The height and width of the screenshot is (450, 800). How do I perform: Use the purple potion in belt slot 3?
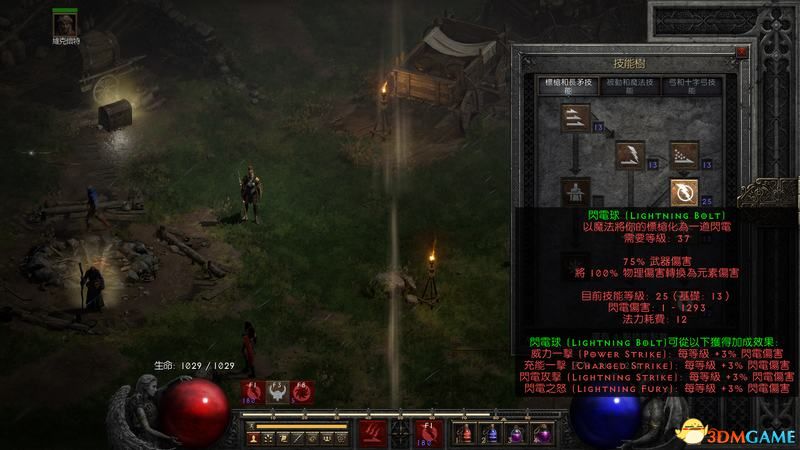[x=516, y=433]
